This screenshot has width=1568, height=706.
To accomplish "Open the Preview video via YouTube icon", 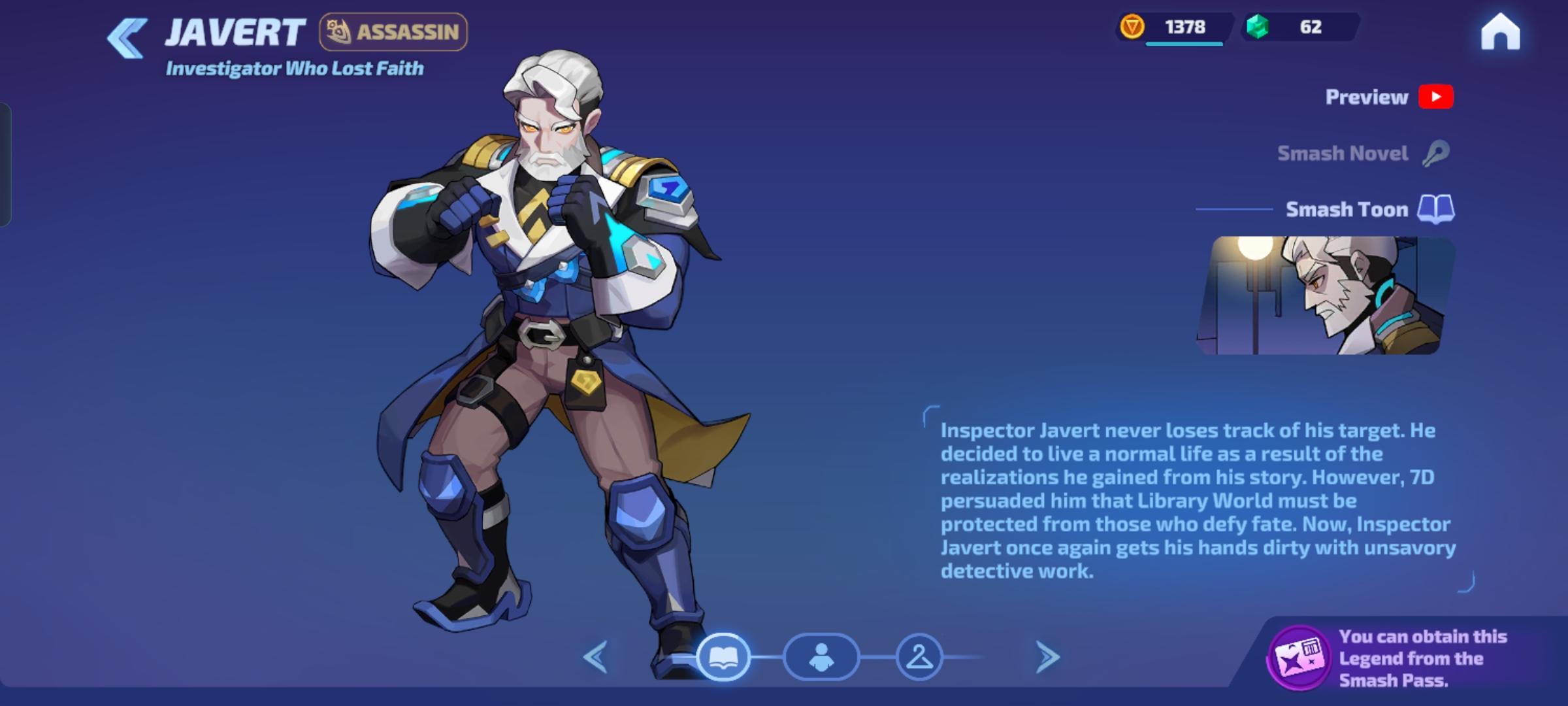I will point(1435,97).
